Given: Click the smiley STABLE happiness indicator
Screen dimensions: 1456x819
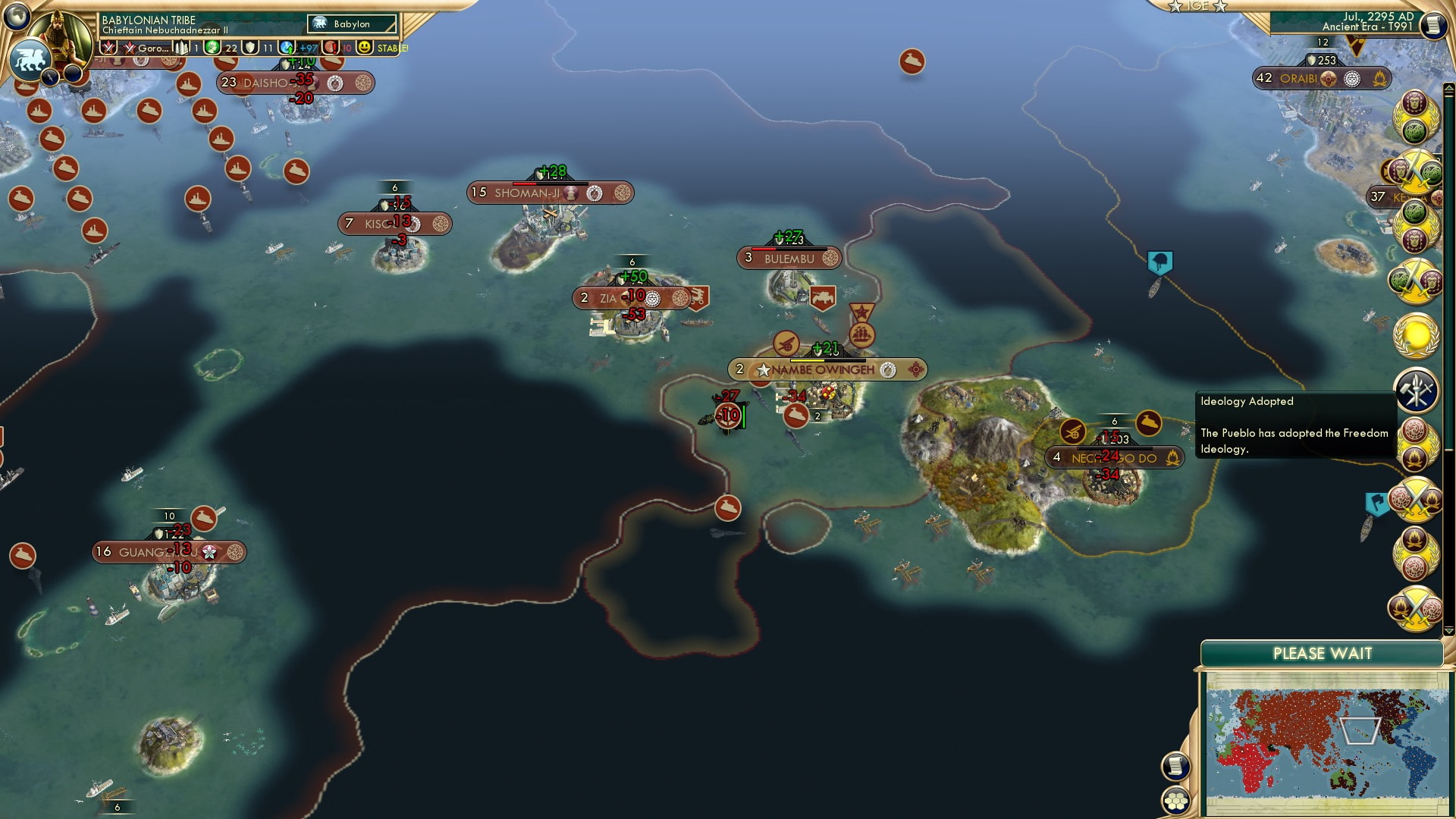Looking at the screenshot, I should coord(366,47).
